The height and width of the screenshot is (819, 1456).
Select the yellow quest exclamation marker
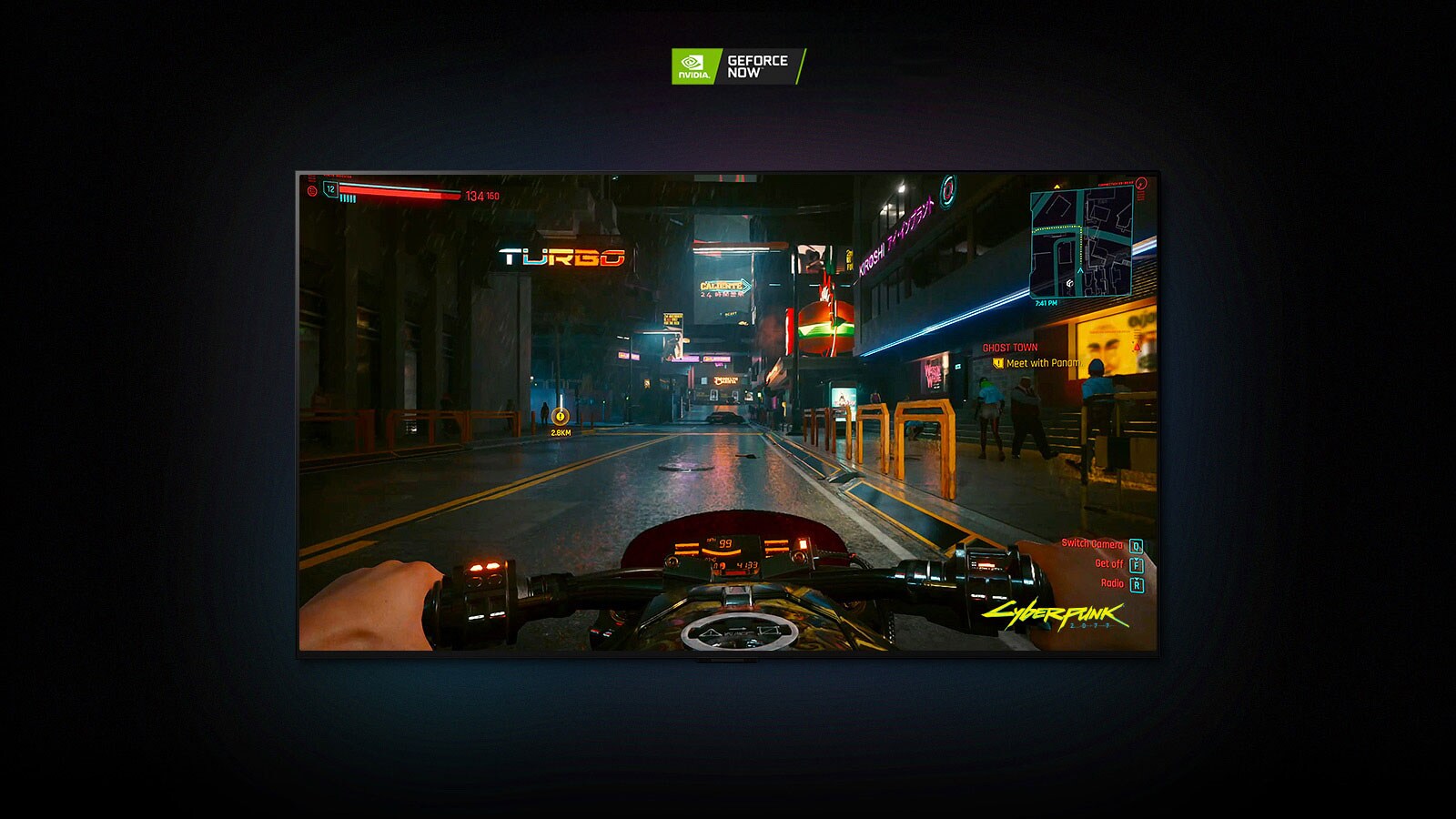tap(998, 362)
